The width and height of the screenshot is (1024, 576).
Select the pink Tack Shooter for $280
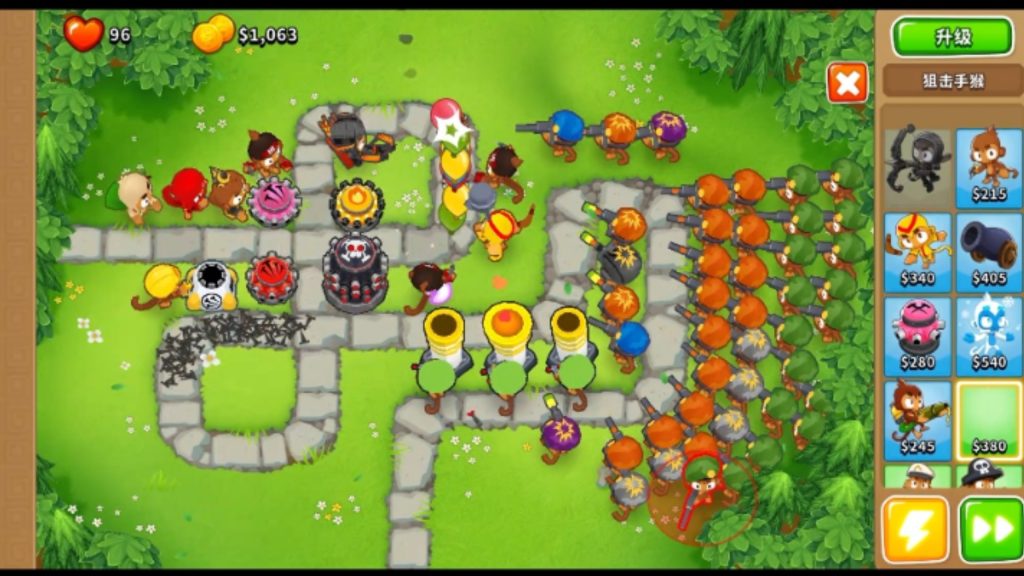coord(917,335)
